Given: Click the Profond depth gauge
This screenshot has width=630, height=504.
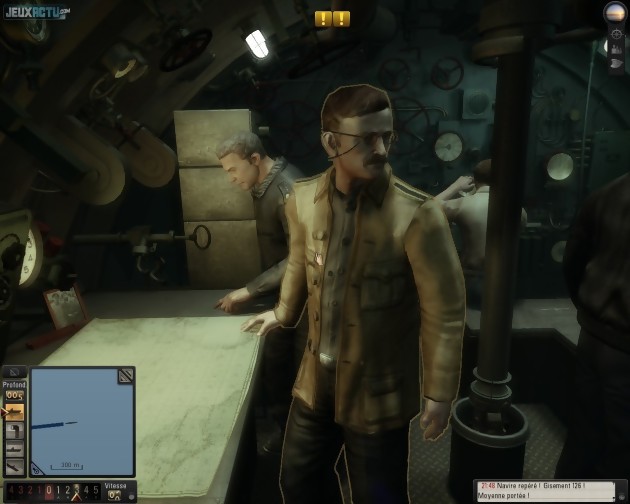Looking at the screenshot, I should [x=15, y=394].
